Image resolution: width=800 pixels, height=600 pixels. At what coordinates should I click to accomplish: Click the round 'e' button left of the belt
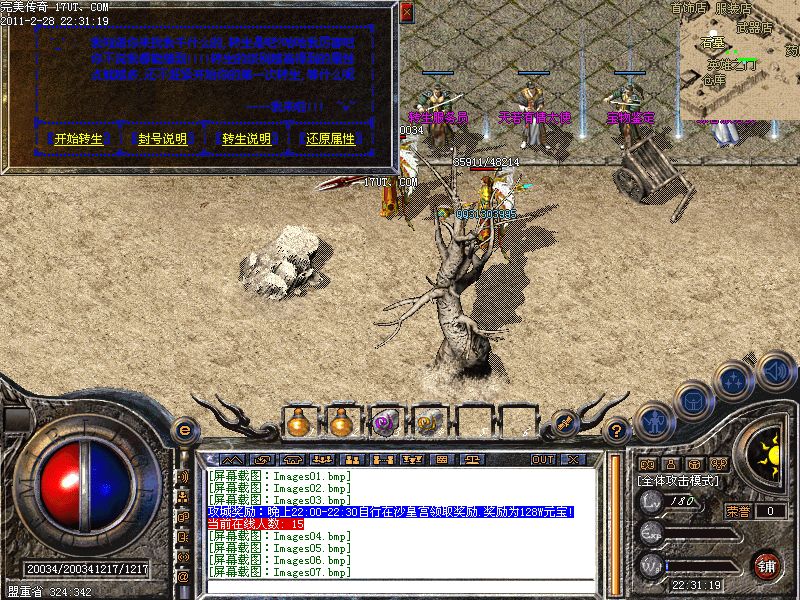pos(183,430)
